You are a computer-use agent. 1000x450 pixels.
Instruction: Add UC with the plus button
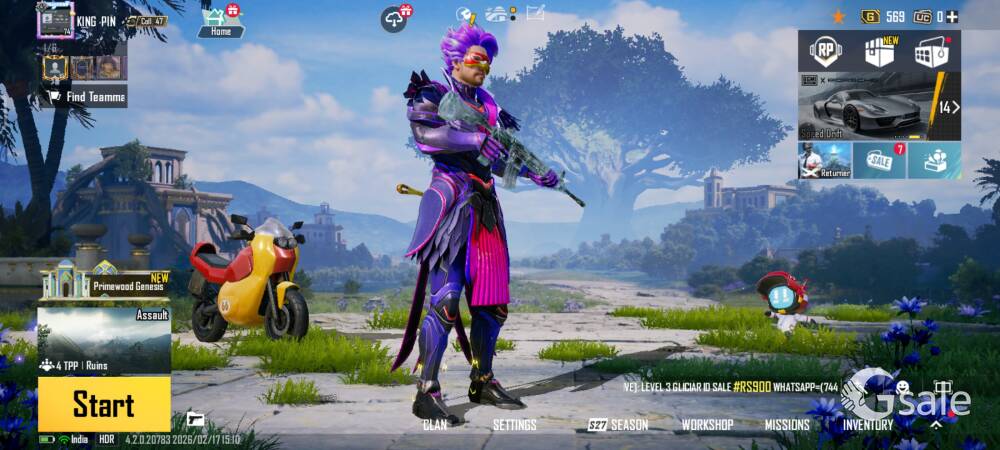(952, 16)
